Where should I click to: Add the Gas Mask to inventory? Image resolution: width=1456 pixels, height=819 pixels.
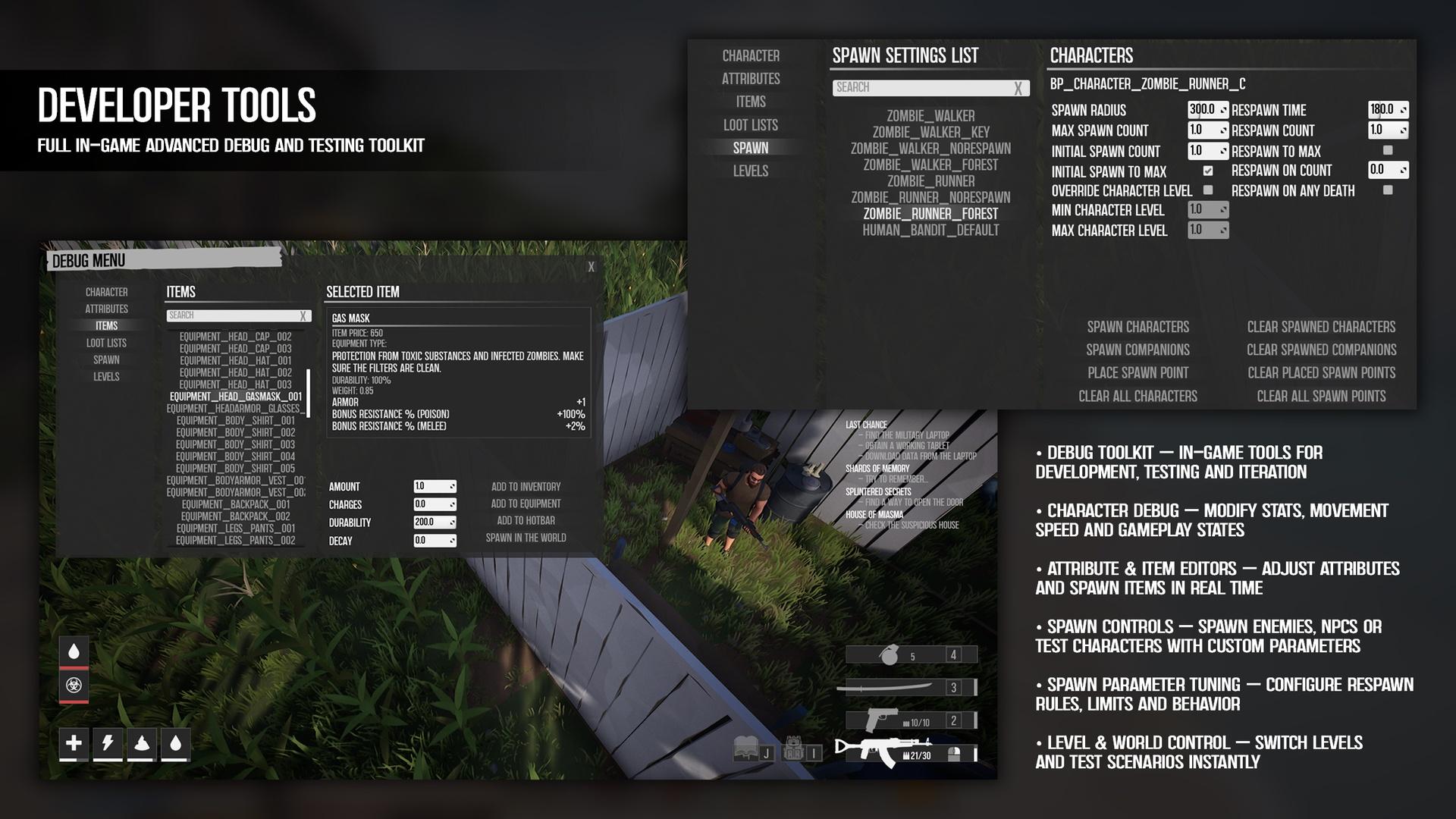(526, 487)
